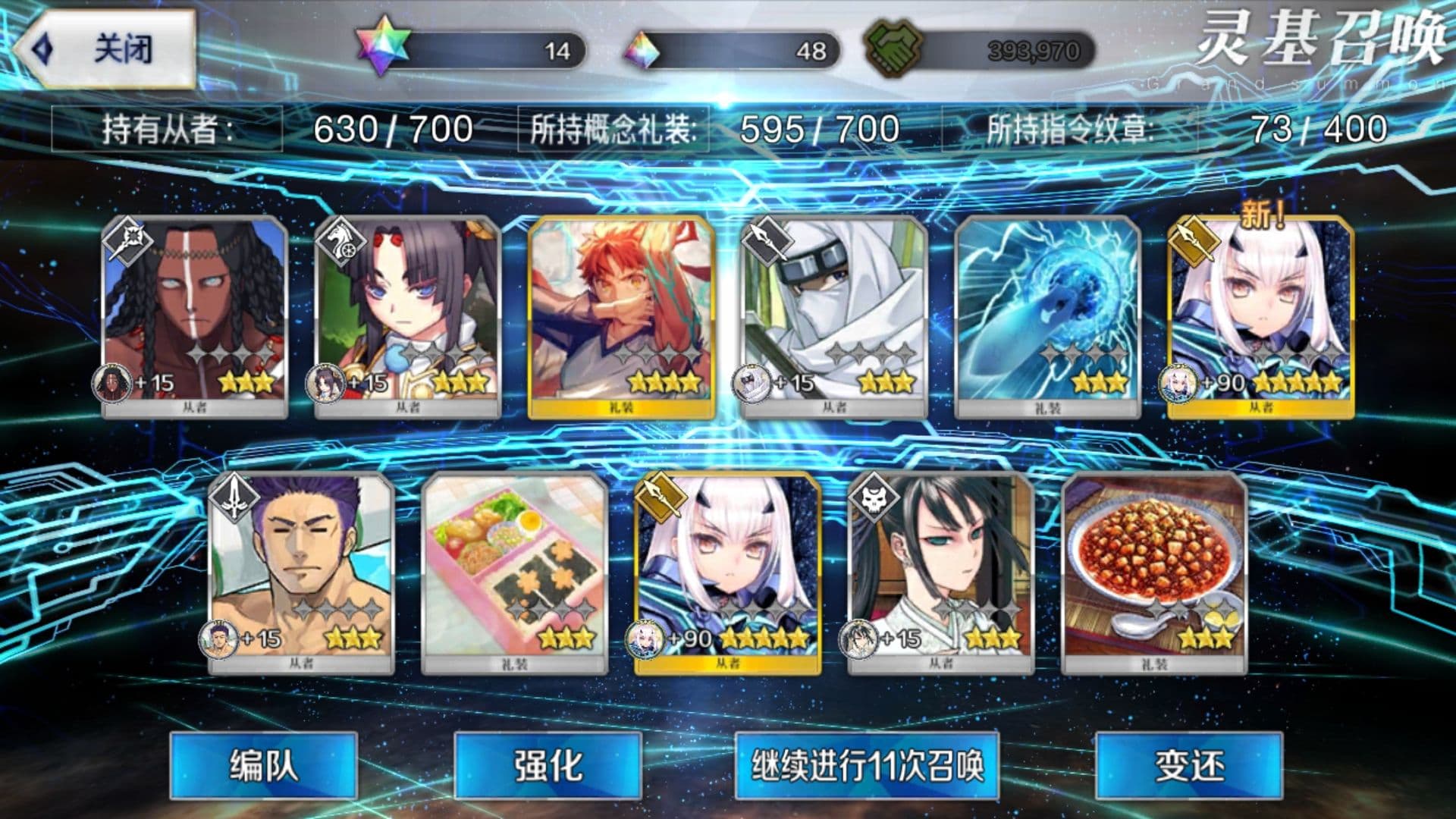View the blue lightning craft essence card
This screenshot has height=819, width=1456.
pos(1047,315)
